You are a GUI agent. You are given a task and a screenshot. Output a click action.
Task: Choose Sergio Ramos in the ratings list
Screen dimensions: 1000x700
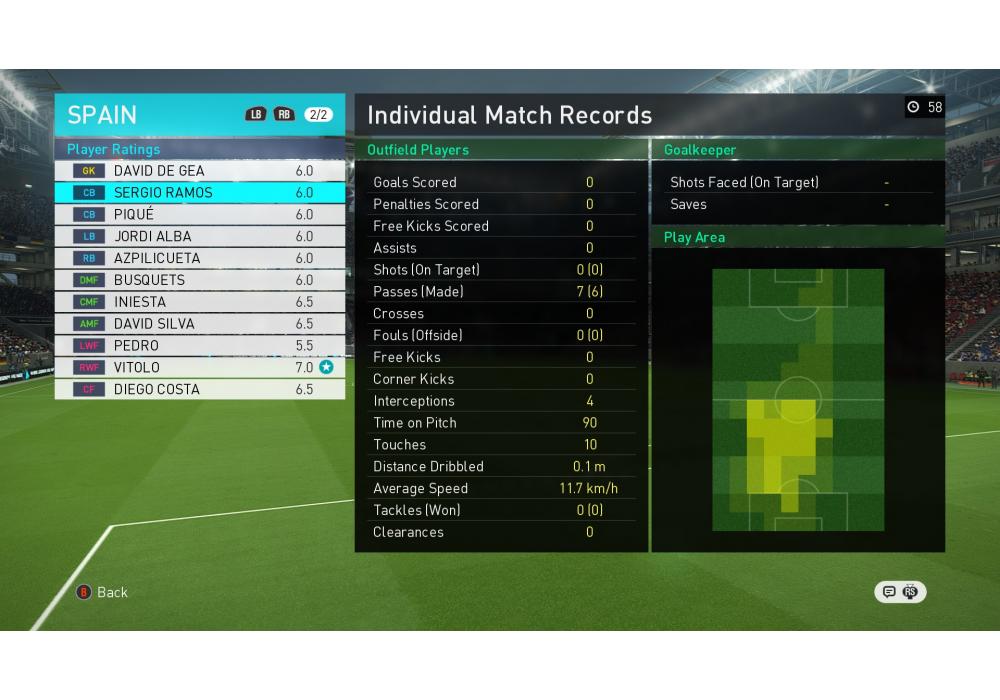(x=200, y=193)
